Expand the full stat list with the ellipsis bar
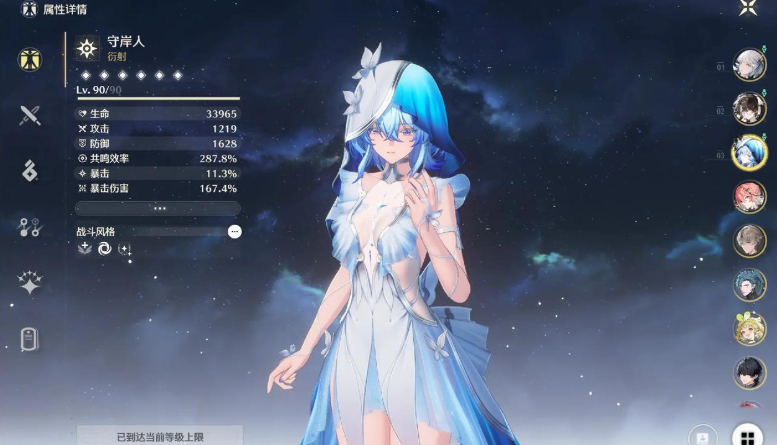Viewport: 777px width, 445px height. (158, 208)
